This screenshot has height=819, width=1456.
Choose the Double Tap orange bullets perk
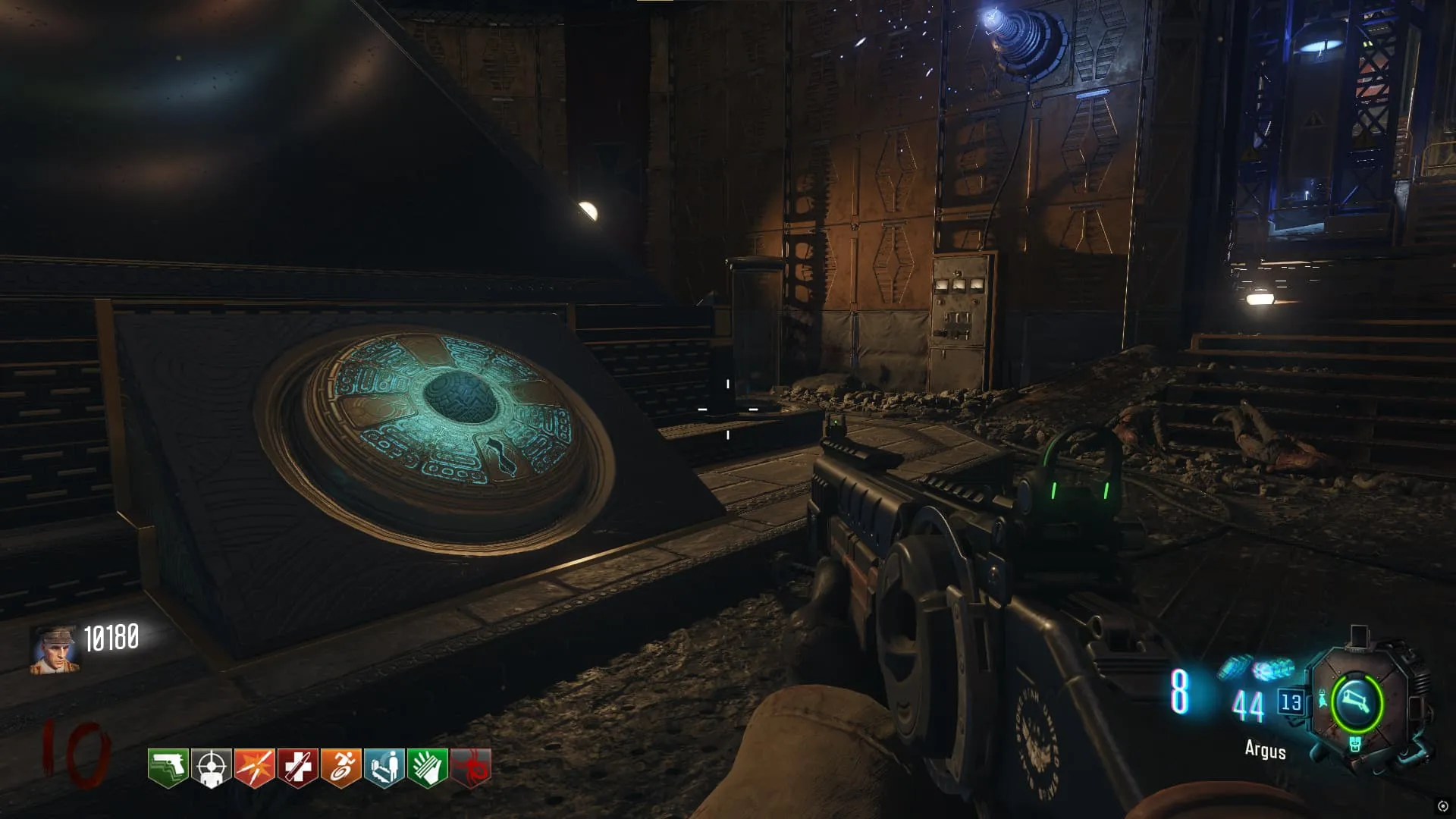(255, 767)
